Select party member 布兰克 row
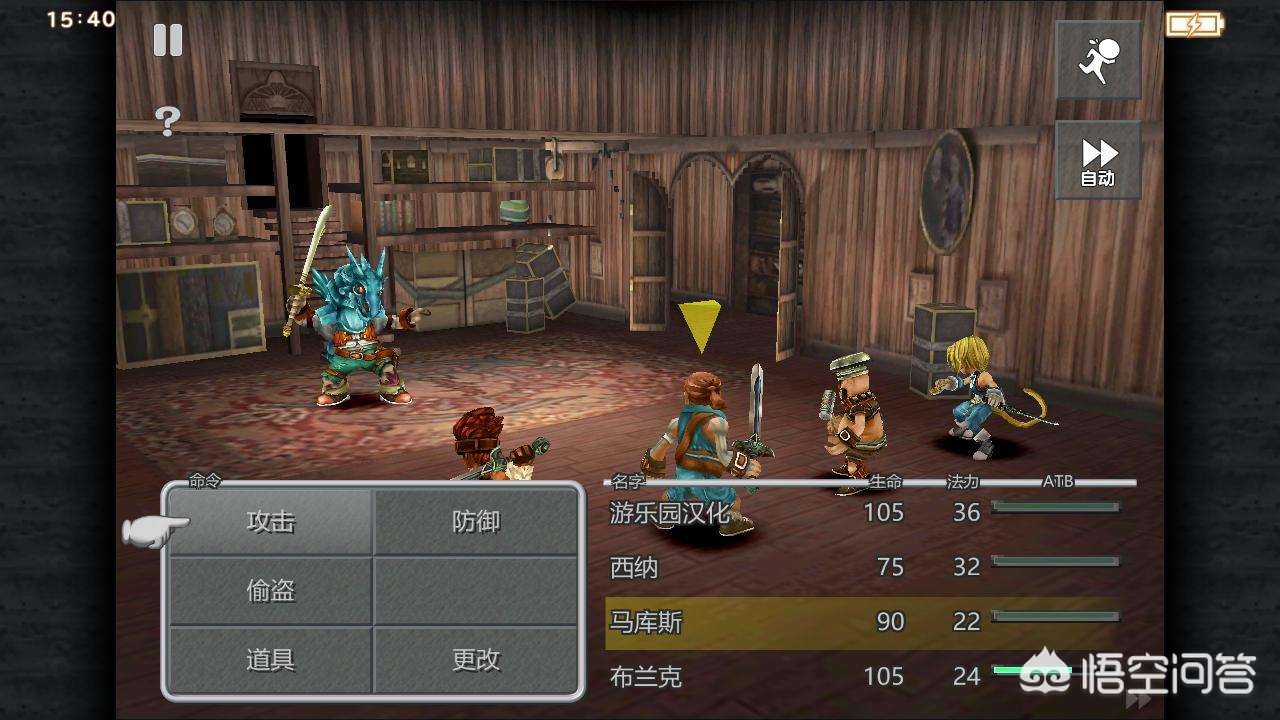The height and width of the screenshot is (720, 1280). point(860,677)
